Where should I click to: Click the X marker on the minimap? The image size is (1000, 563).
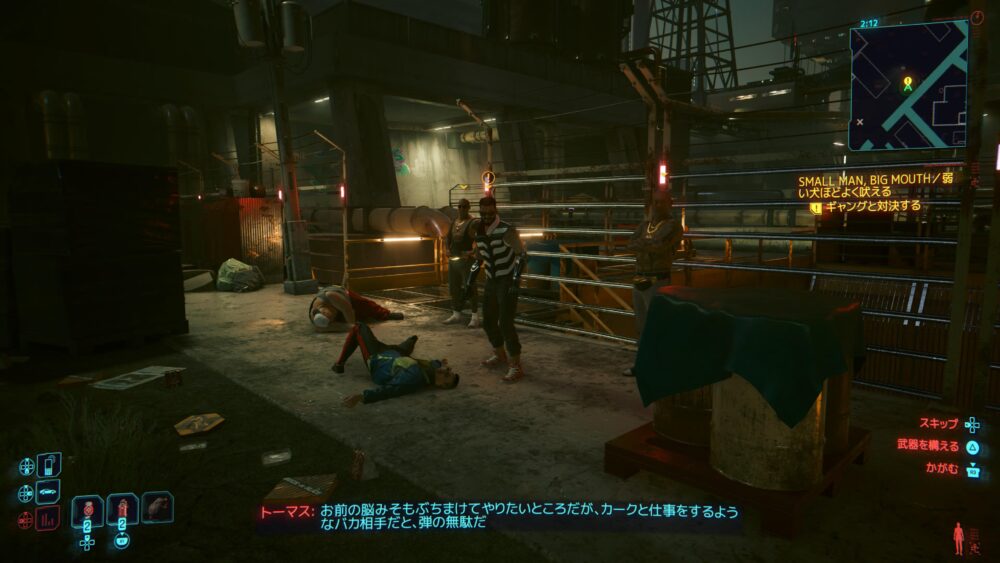pos(860,122)
